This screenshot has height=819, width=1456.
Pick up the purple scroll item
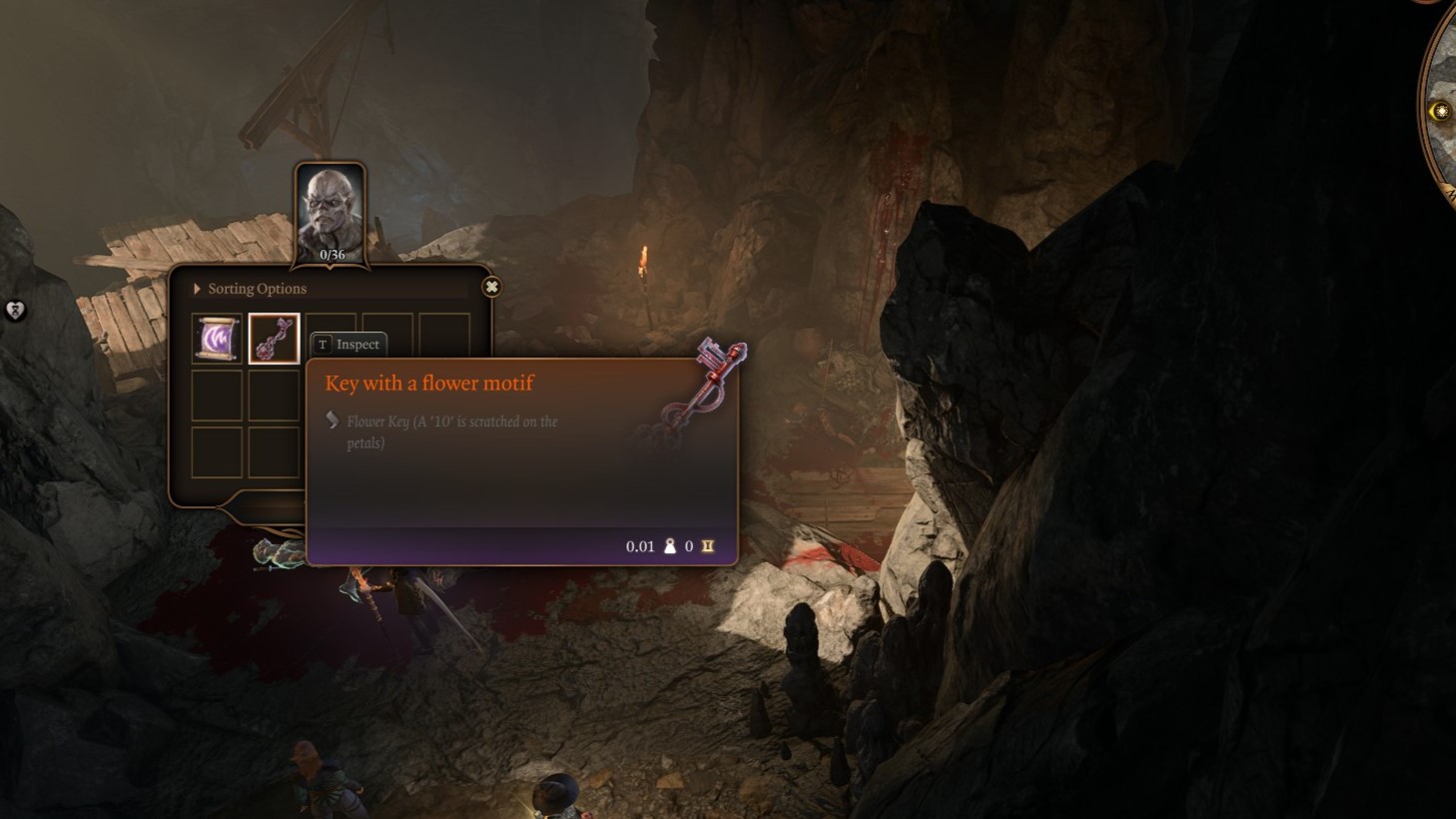coord(218,339)
